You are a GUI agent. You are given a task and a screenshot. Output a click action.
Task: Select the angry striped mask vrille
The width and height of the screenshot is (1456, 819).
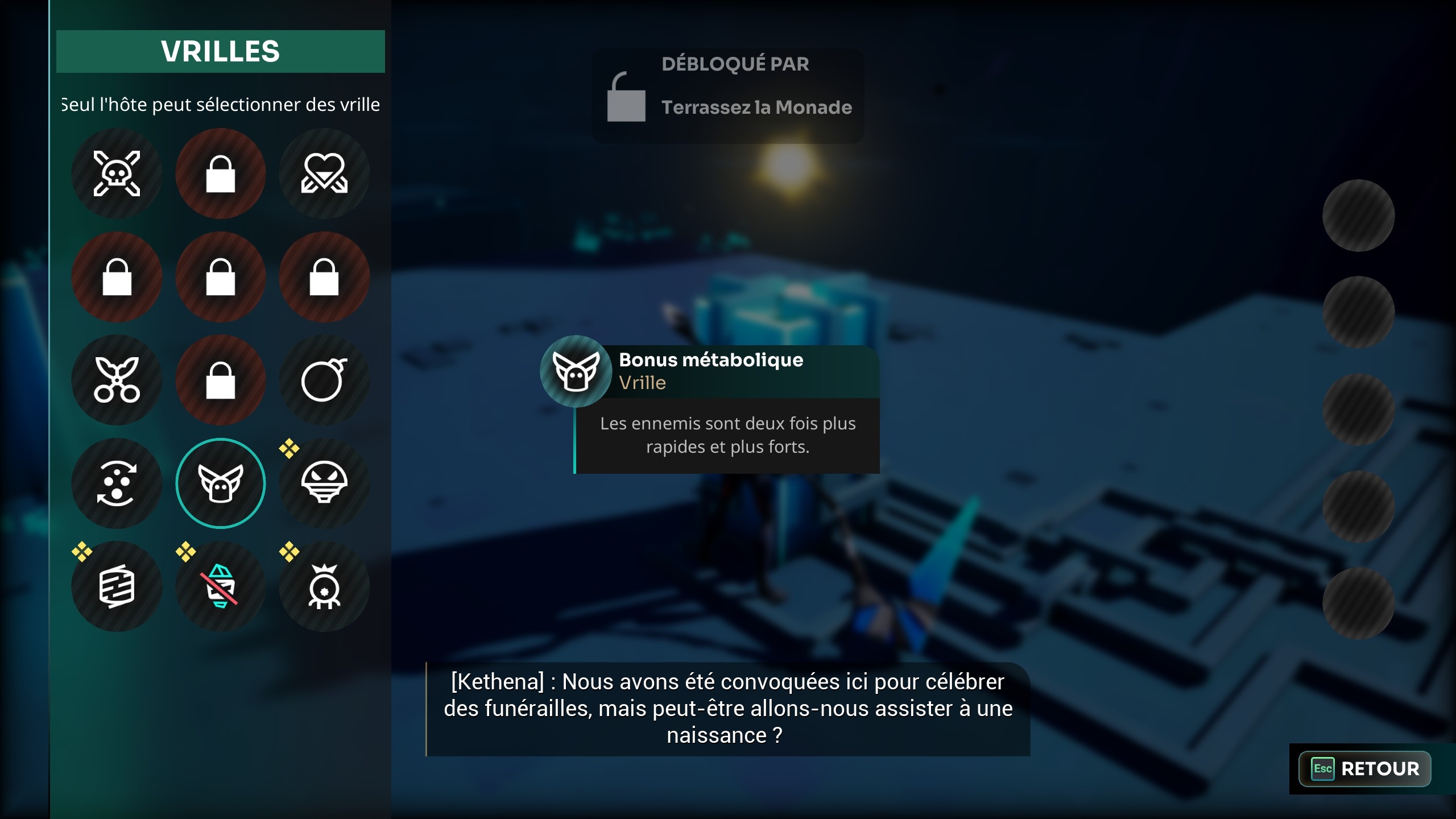324,483
